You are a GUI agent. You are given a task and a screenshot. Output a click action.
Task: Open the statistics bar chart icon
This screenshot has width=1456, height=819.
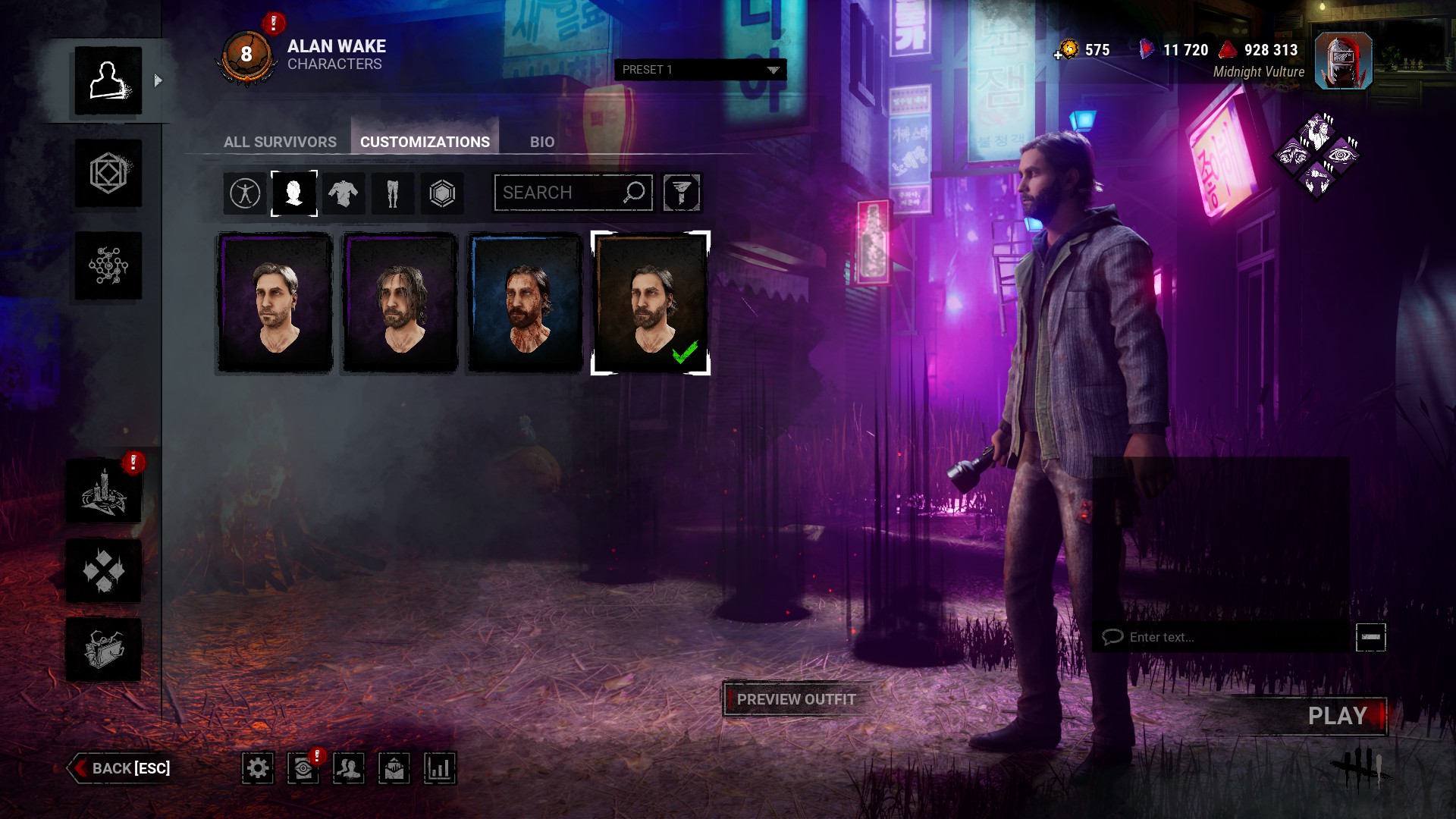439,768
